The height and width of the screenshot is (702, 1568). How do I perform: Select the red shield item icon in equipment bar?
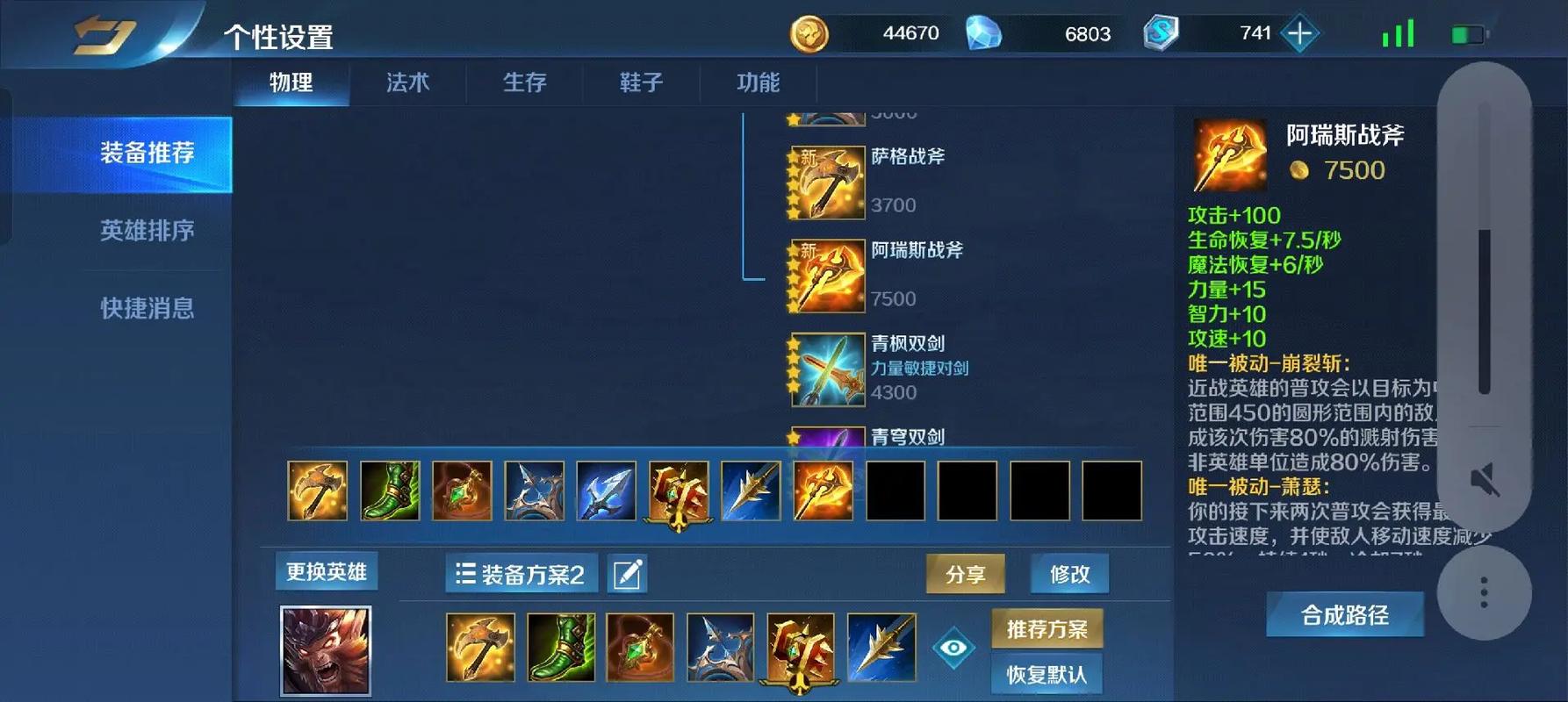678,491
